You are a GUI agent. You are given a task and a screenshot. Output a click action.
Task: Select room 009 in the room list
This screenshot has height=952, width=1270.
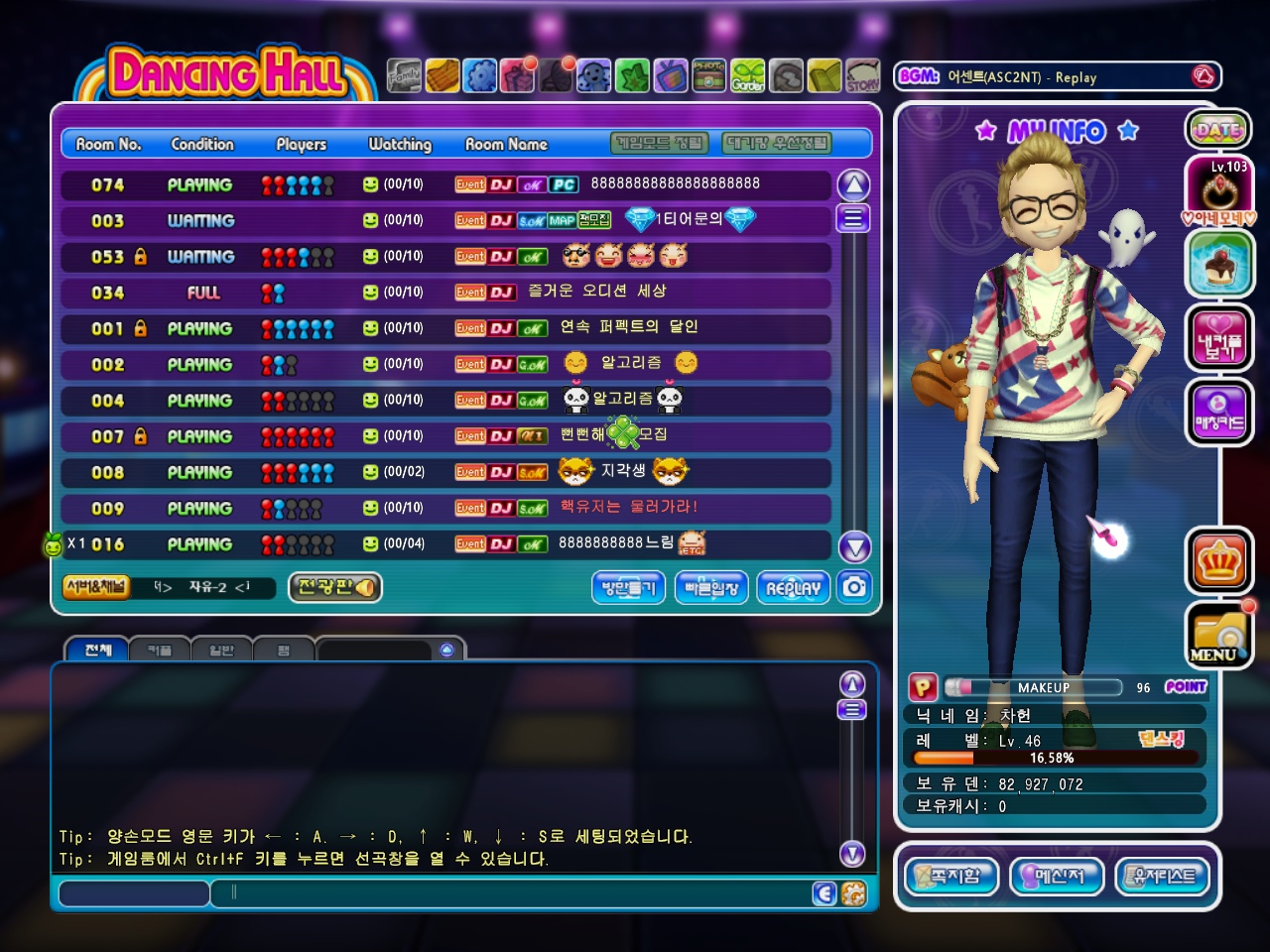click(x=444, y=509)
